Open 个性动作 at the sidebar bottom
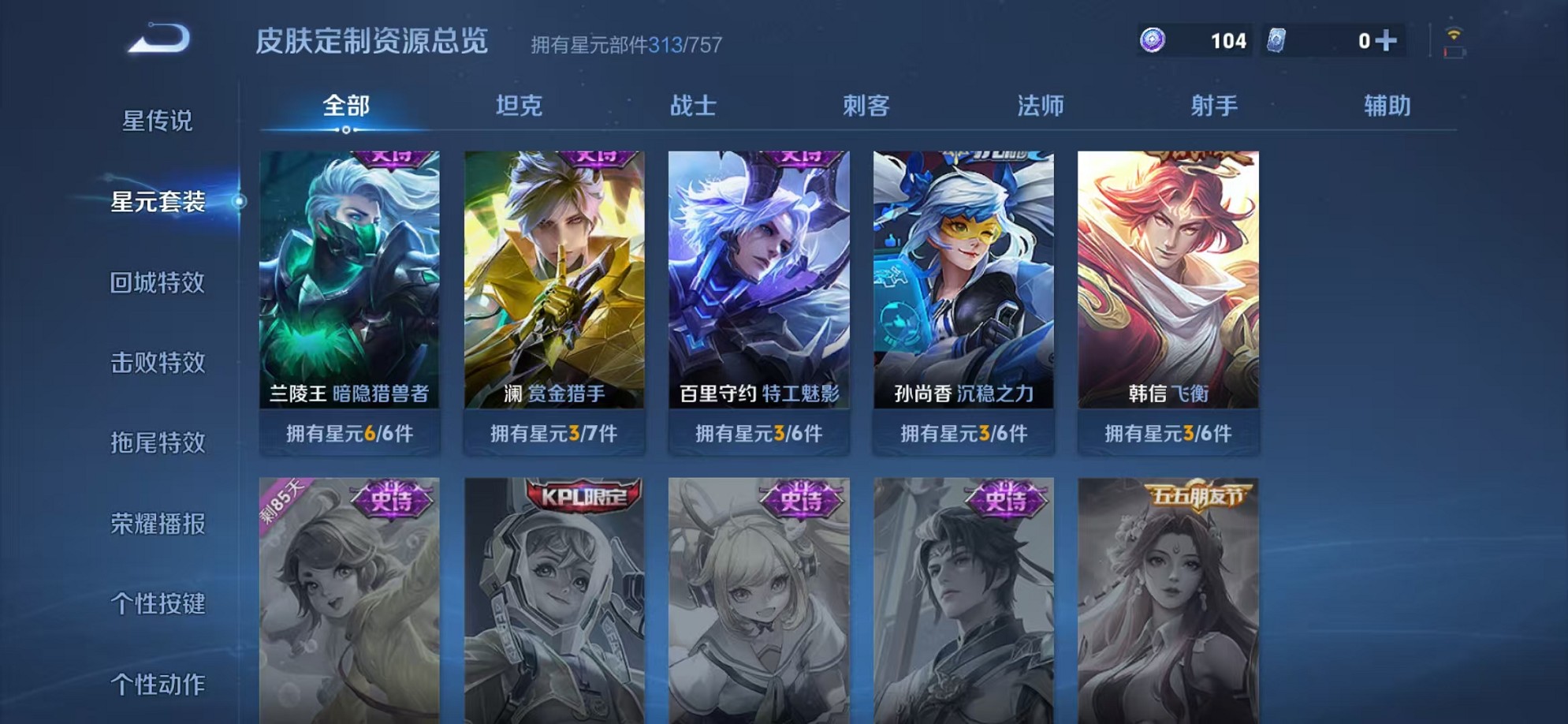The width and height of the screenshot is (1568, 724). 158,685
